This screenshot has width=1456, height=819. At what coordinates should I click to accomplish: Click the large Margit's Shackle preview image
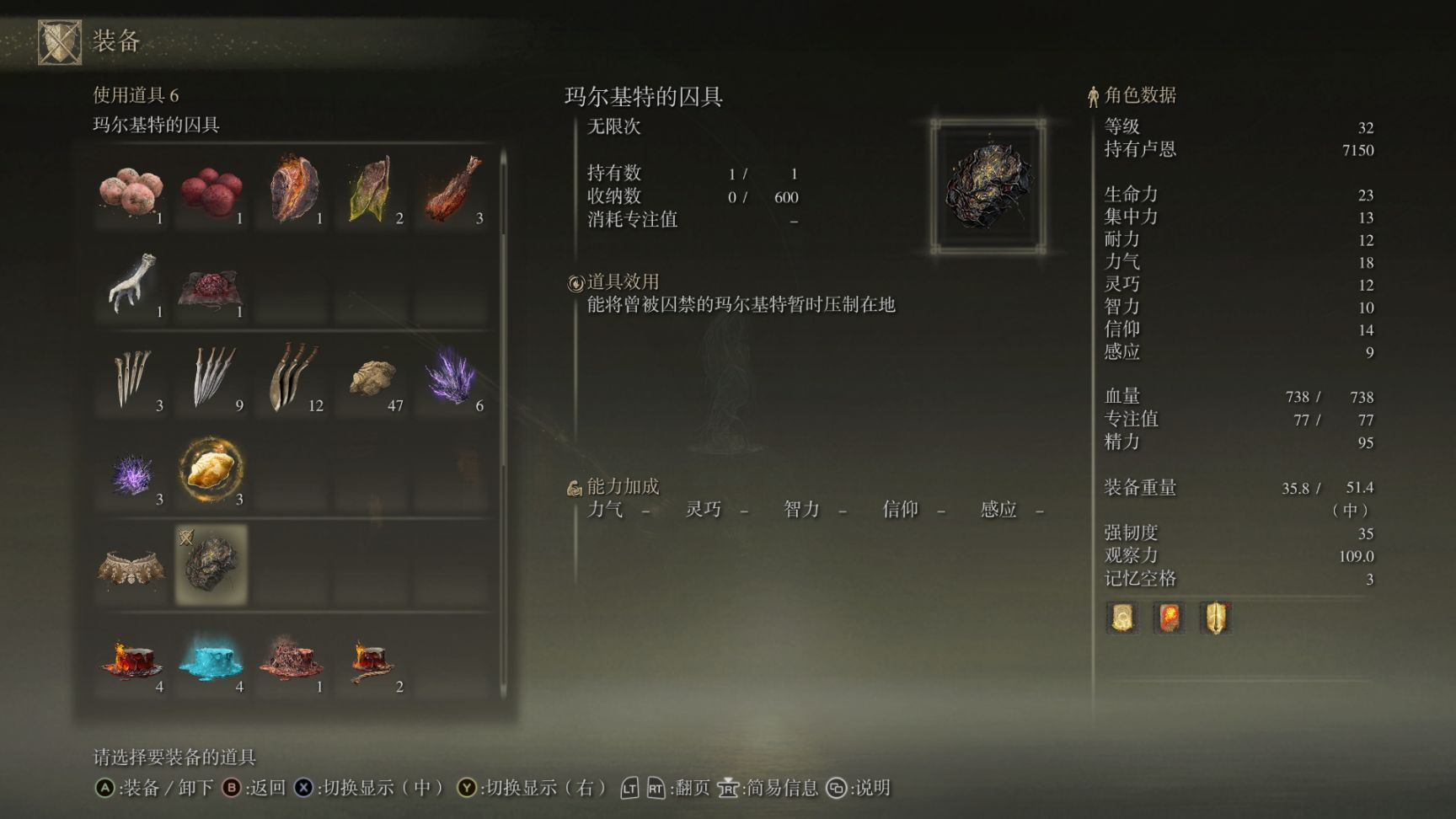click(988, 186)
